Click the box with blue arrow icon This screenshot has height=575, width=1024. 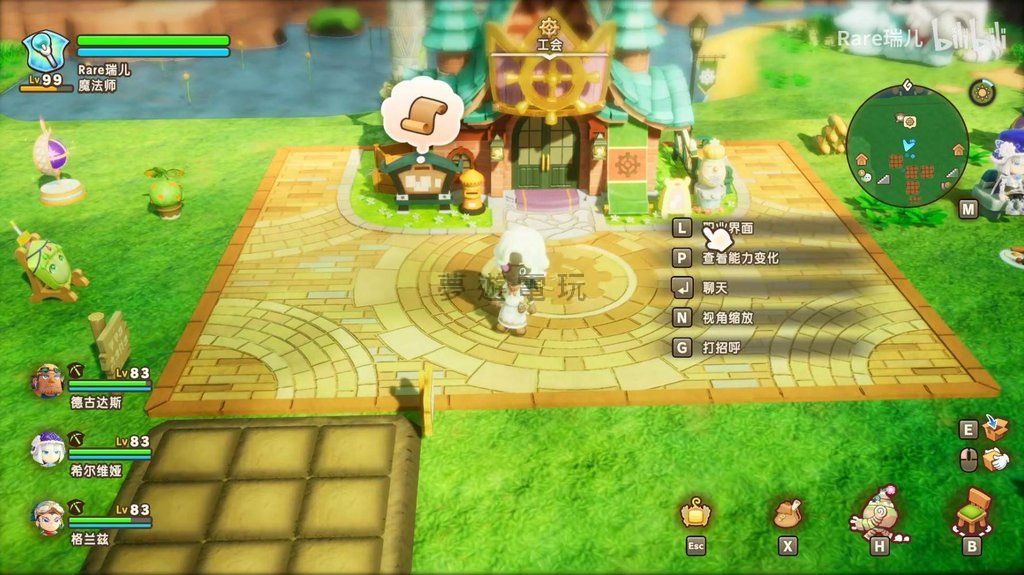[x=995, y=428]
